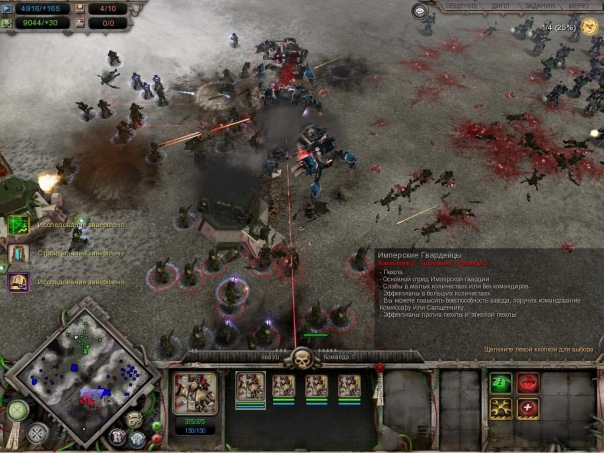Select the building completed notification icon
This screenshot has width=604, height=453.
pos(19,253)
